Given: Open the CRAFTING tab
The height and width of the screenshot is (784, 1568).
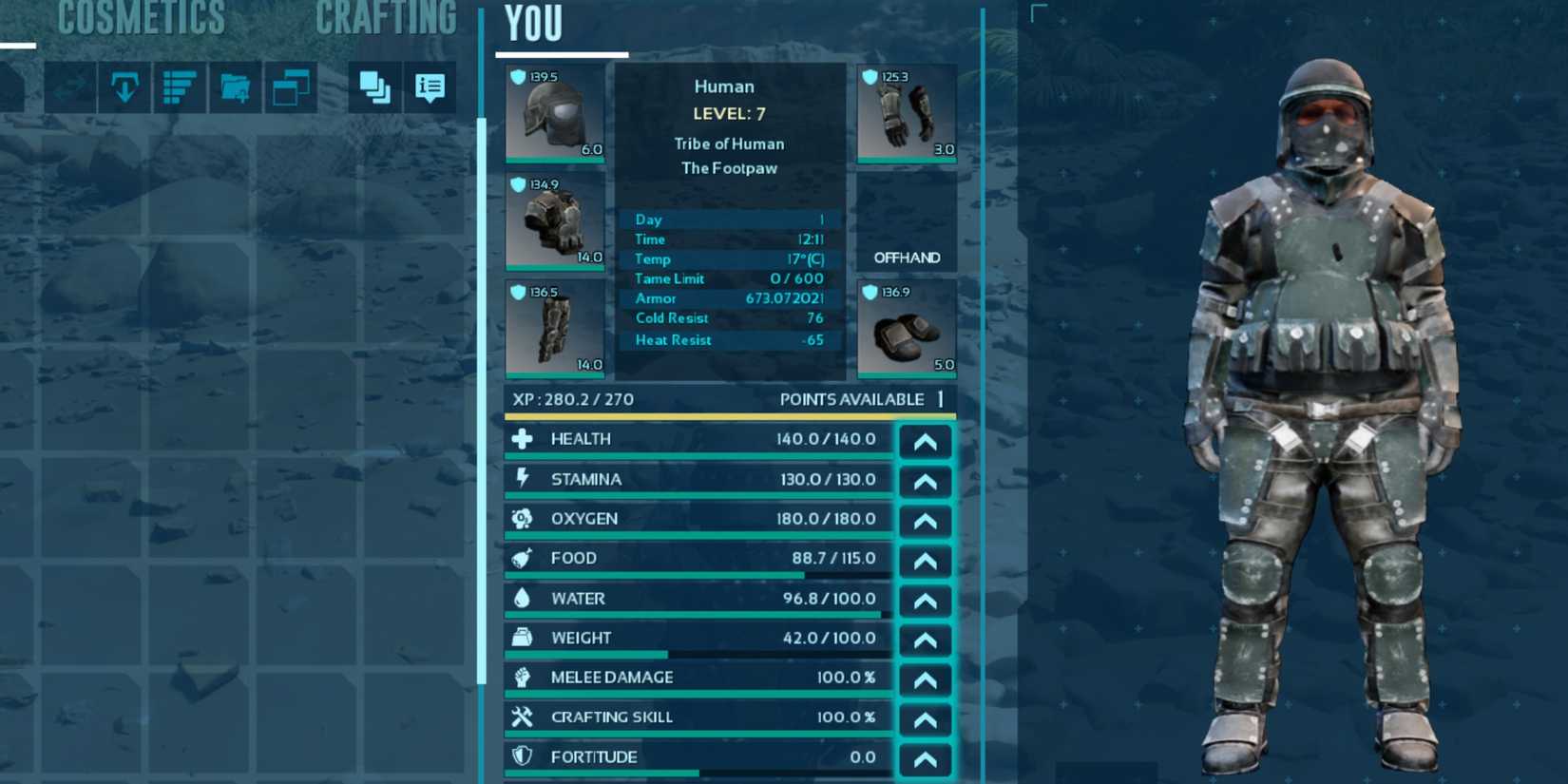Looking at the screenshot, I should (x=387, y=19).
